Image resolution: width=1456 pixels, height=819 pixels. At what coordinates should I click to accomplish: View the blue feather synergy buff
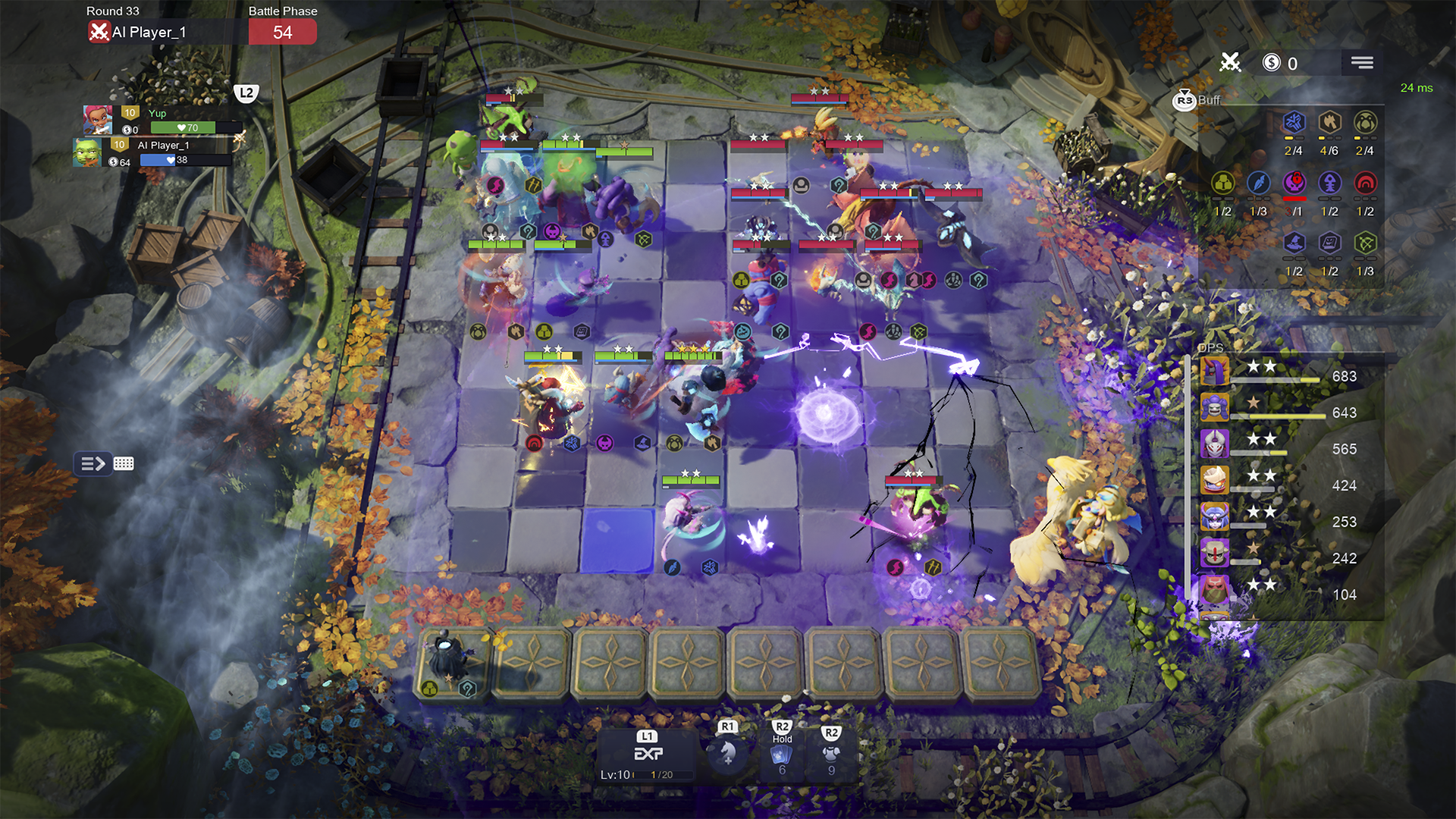coord(1258,184)
